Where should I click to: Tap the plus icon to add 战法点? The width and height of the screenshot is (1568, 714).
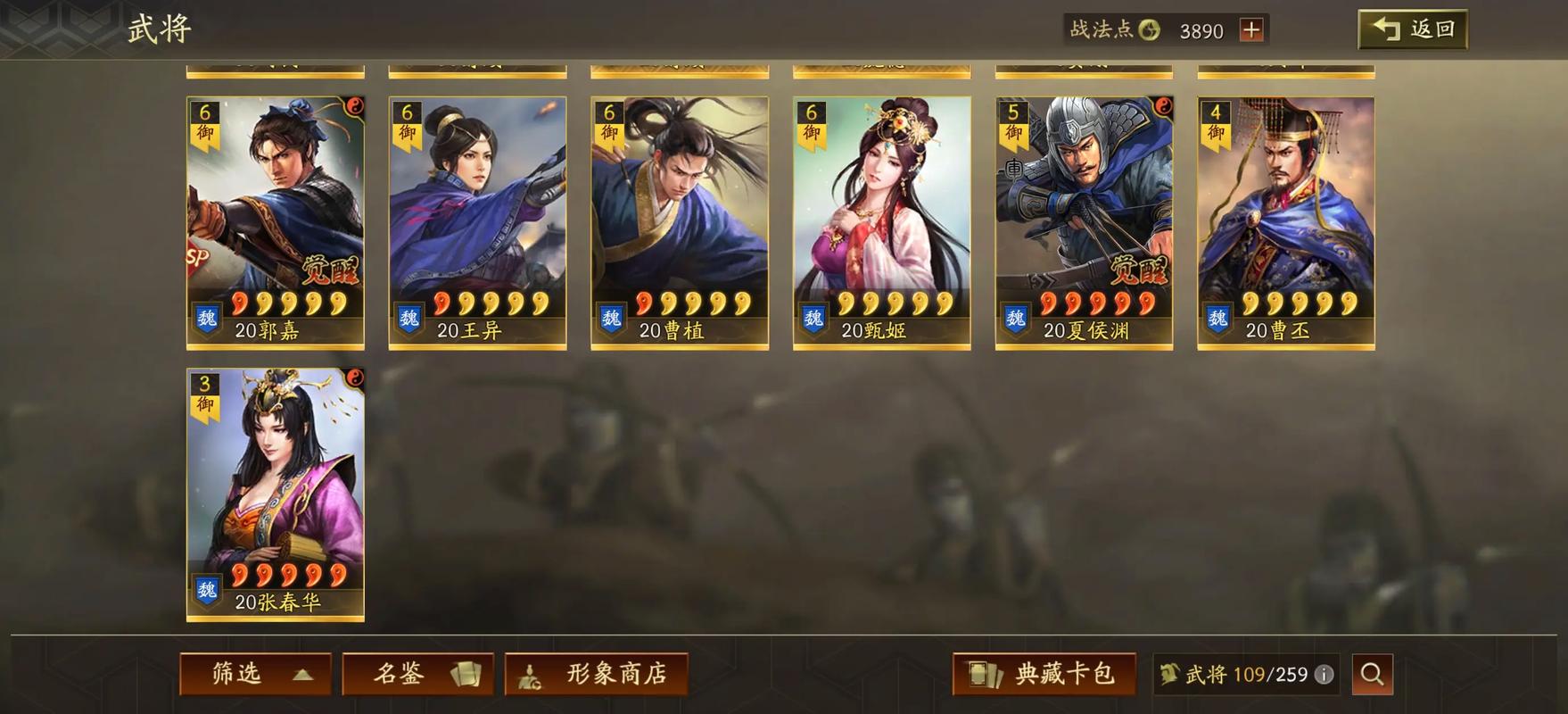pyautogui.click(x=1252, y=29)
